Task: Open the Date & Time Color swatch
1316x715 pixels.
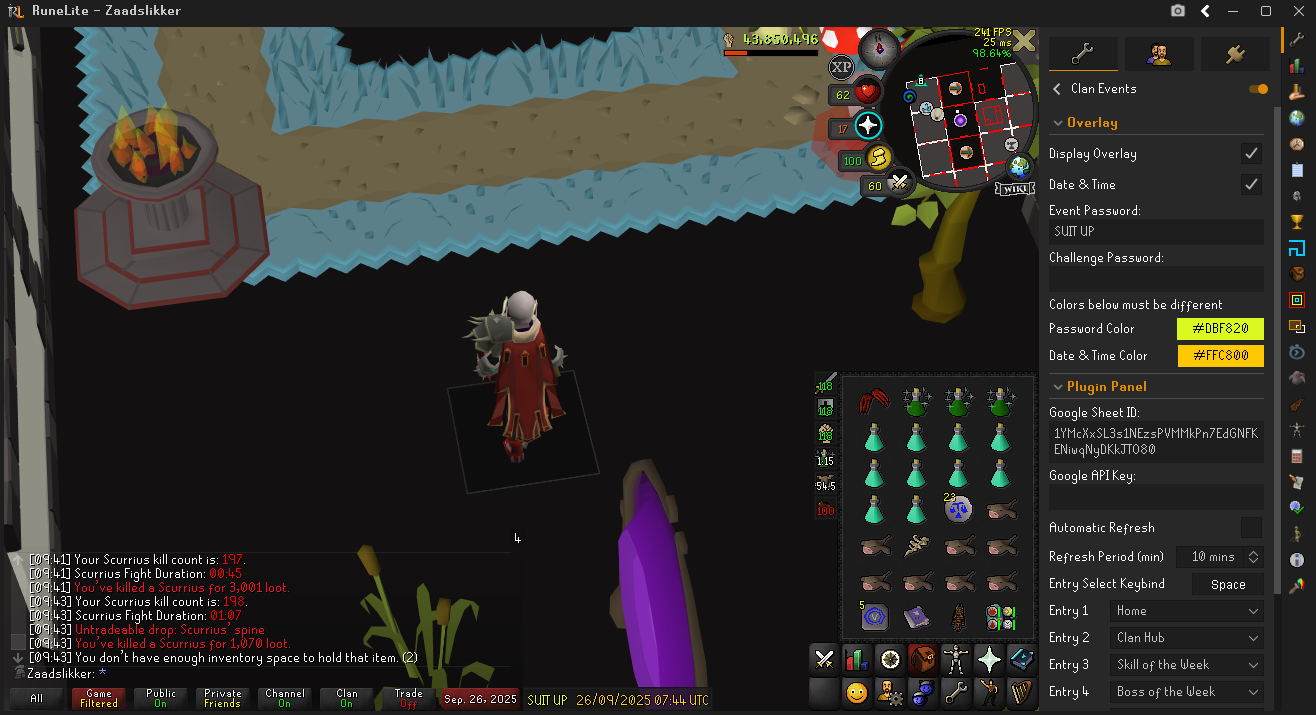Action: 1220,356
